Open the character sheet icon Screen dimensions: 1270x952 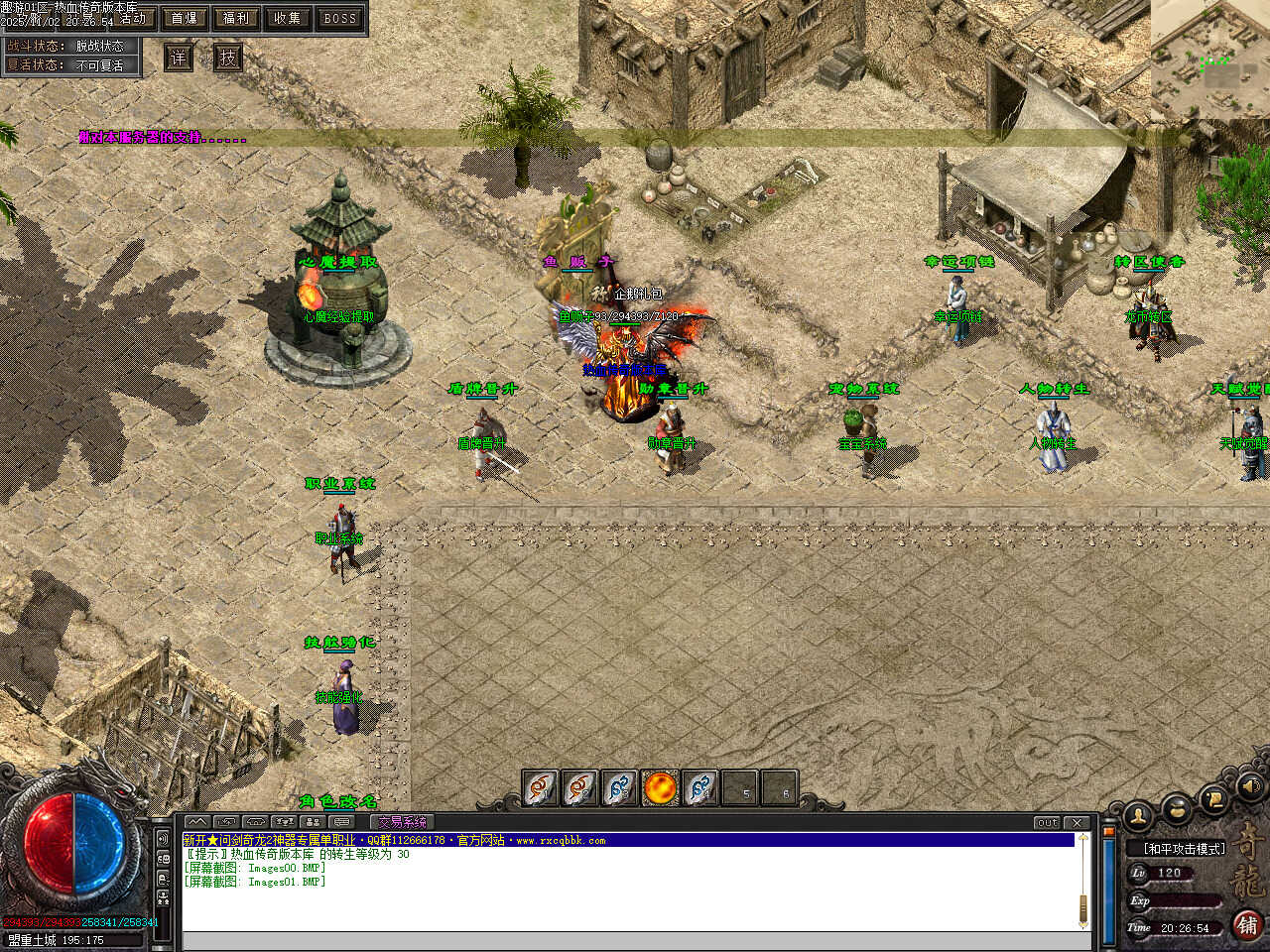1139,816
